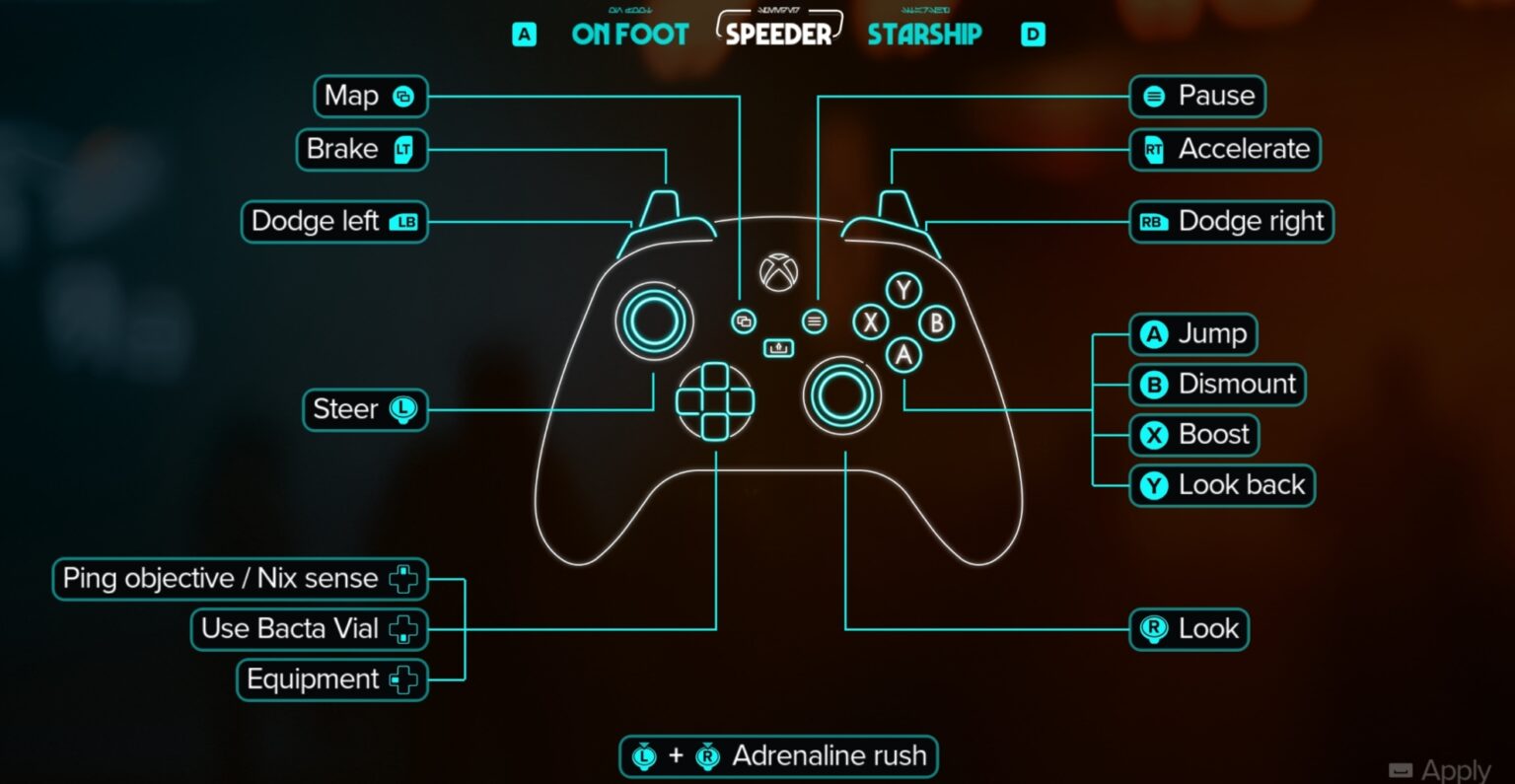This screenshot has height=784, width=1515.
Task: Click the D navigation arrow right of STARSHIP
Action: click(1033, 34)
